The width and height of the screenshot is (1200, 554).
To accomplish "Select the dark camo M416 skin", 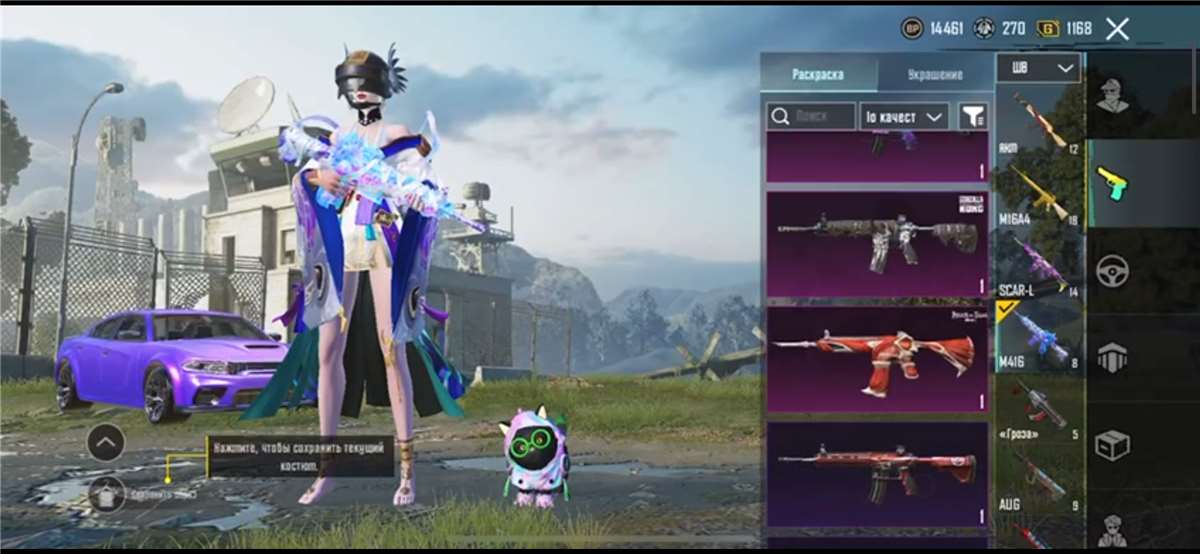I will [x=877, y=244].
